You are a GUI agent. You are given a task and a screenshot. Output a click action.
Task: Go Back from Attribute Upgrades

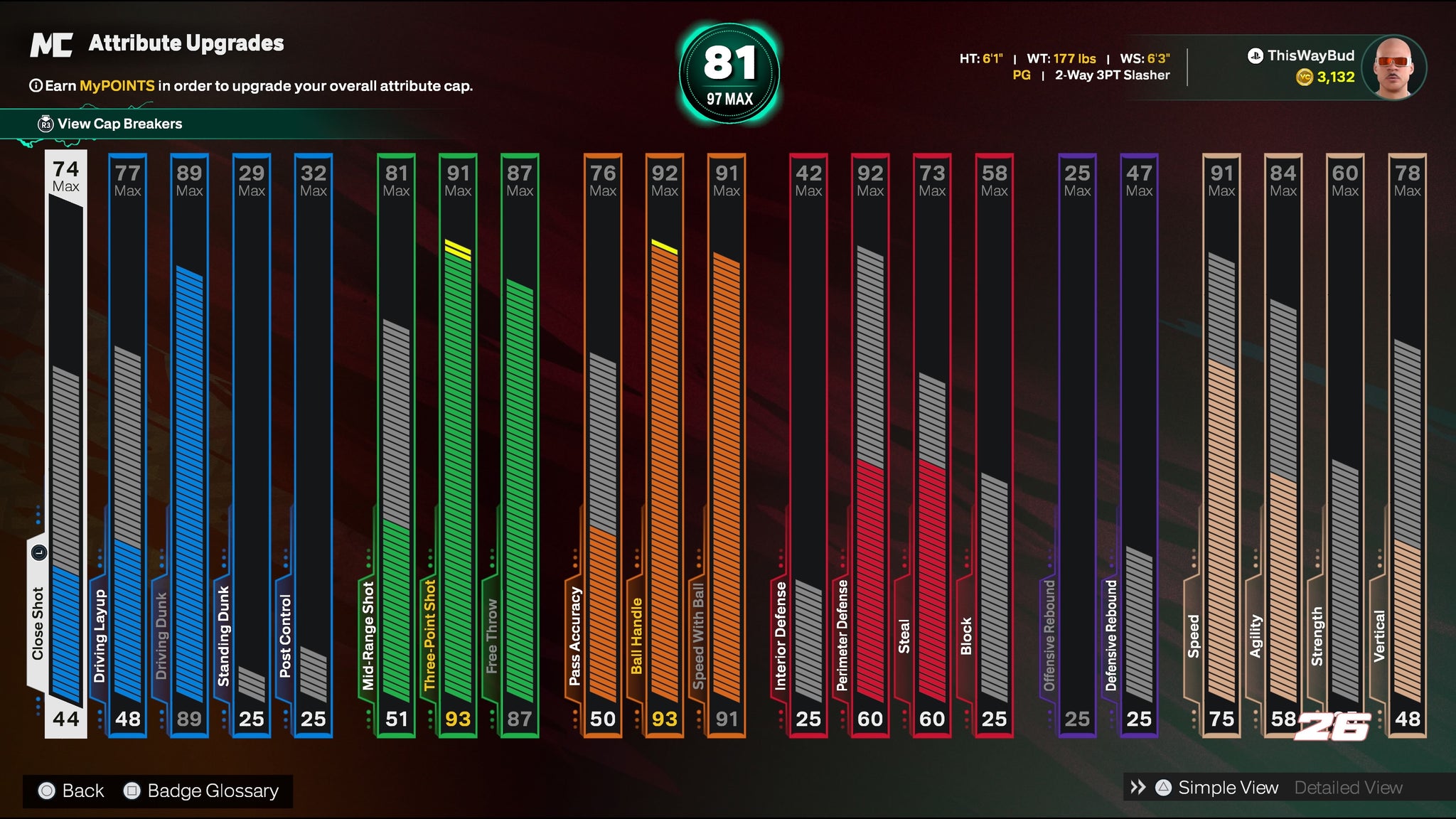71,791
